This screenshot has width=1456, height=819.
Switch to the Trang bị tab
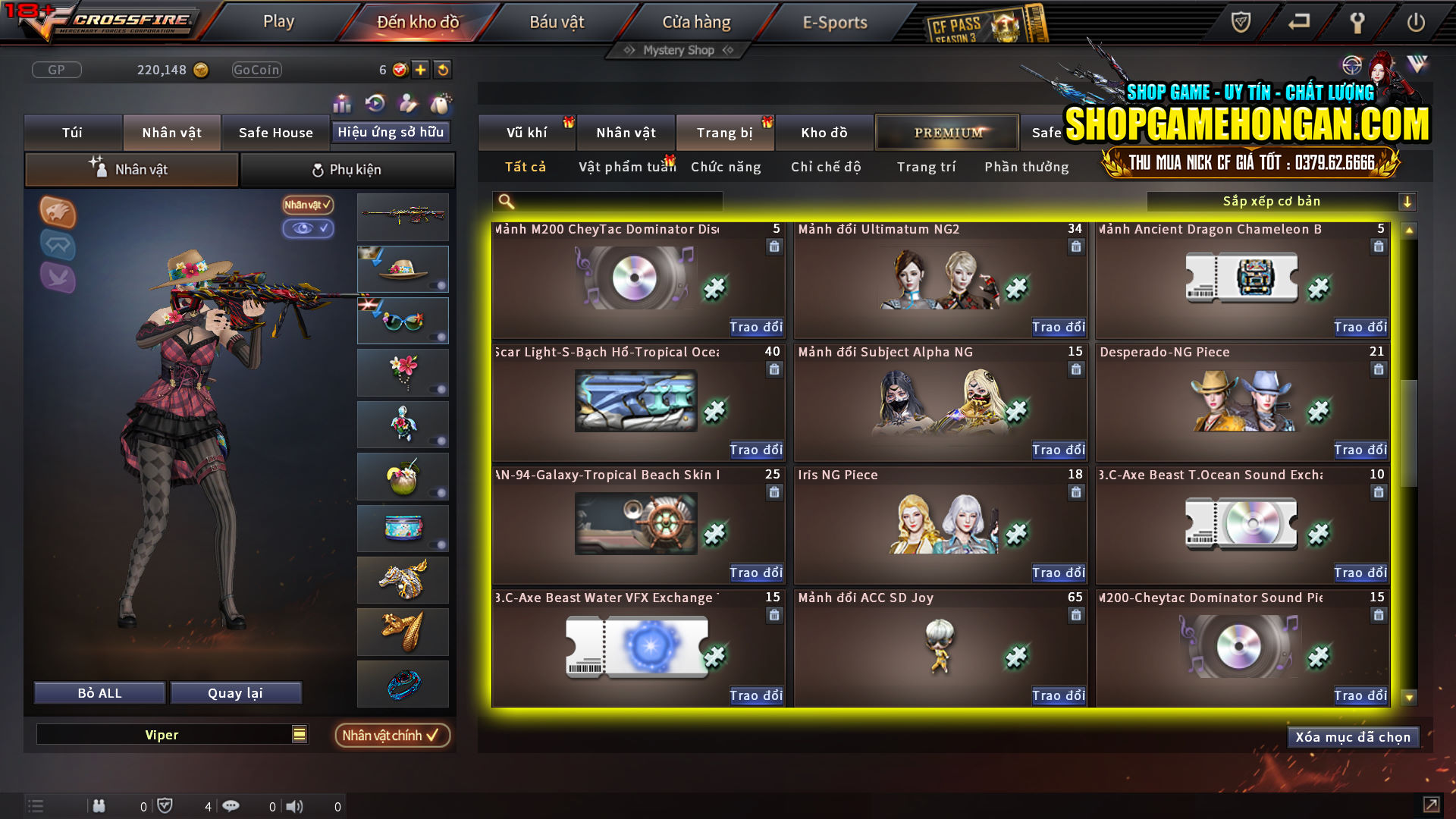point(724,132)
